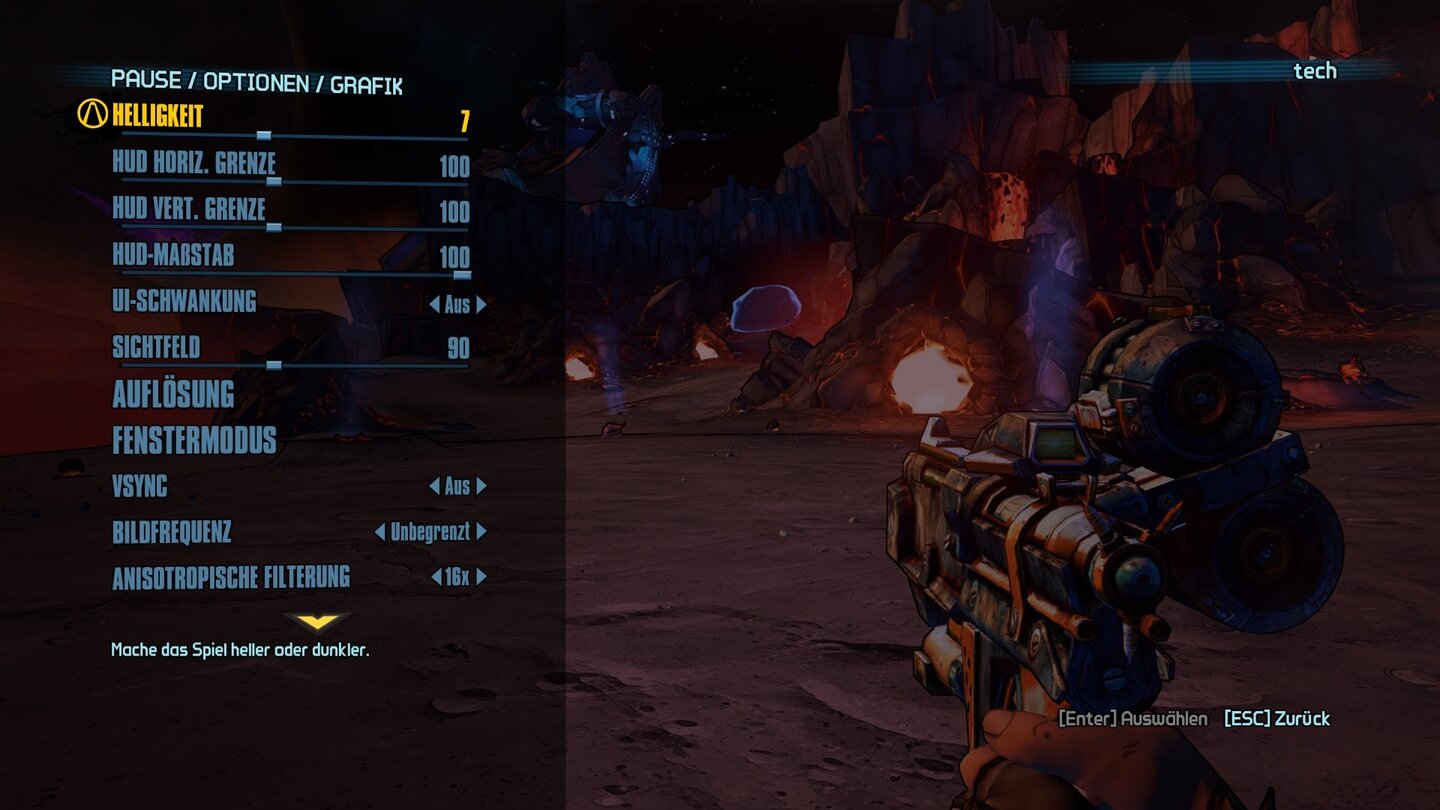Enable VSync using its right arrow
Image resolution: width=1440 pixels, height=810 pixels.
pos(482,486)
